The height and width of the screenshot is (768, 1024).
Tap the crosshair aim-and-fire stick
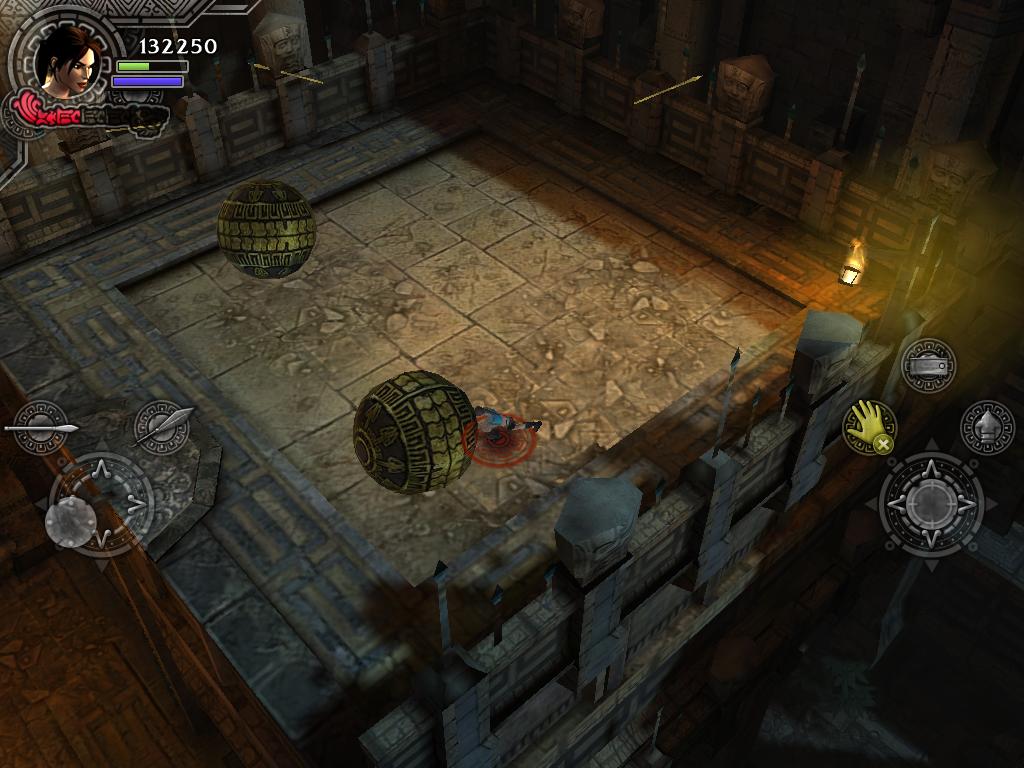coord(931,504)
